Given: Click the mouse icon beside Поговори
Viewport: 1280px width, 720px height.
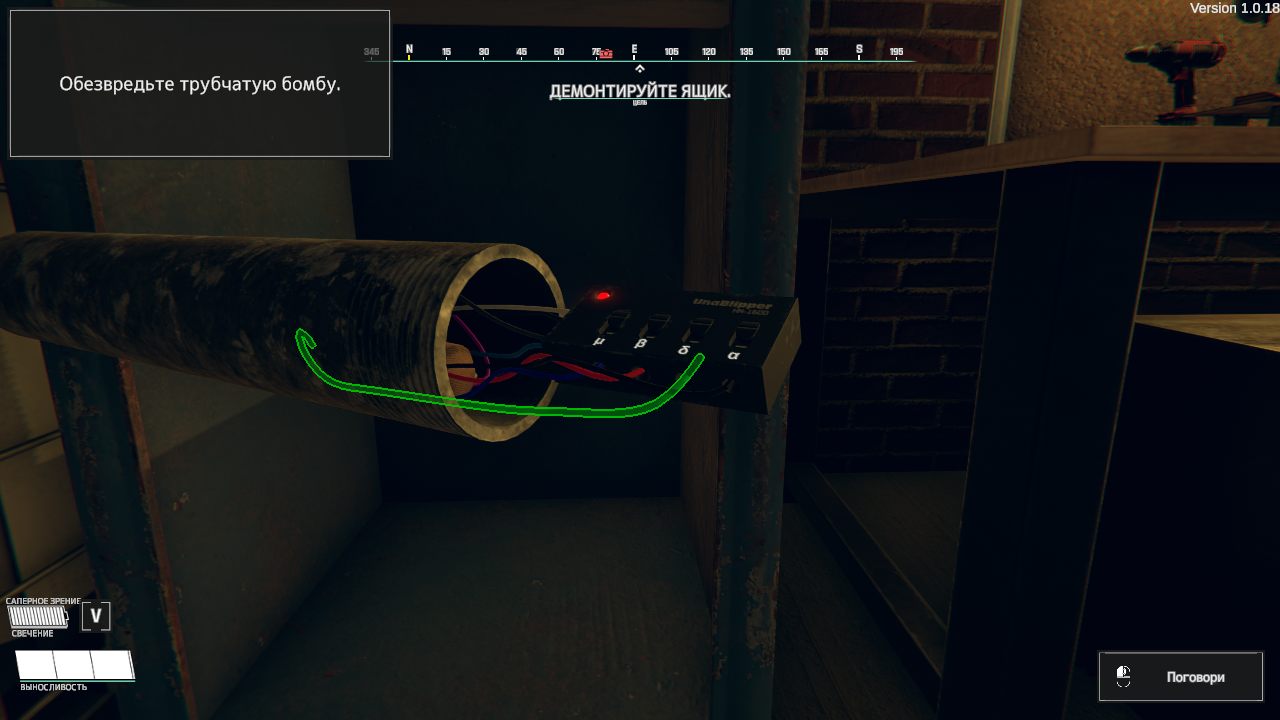Looking at the screenshot, I should pyautogui.click(x=1124, y=676).
